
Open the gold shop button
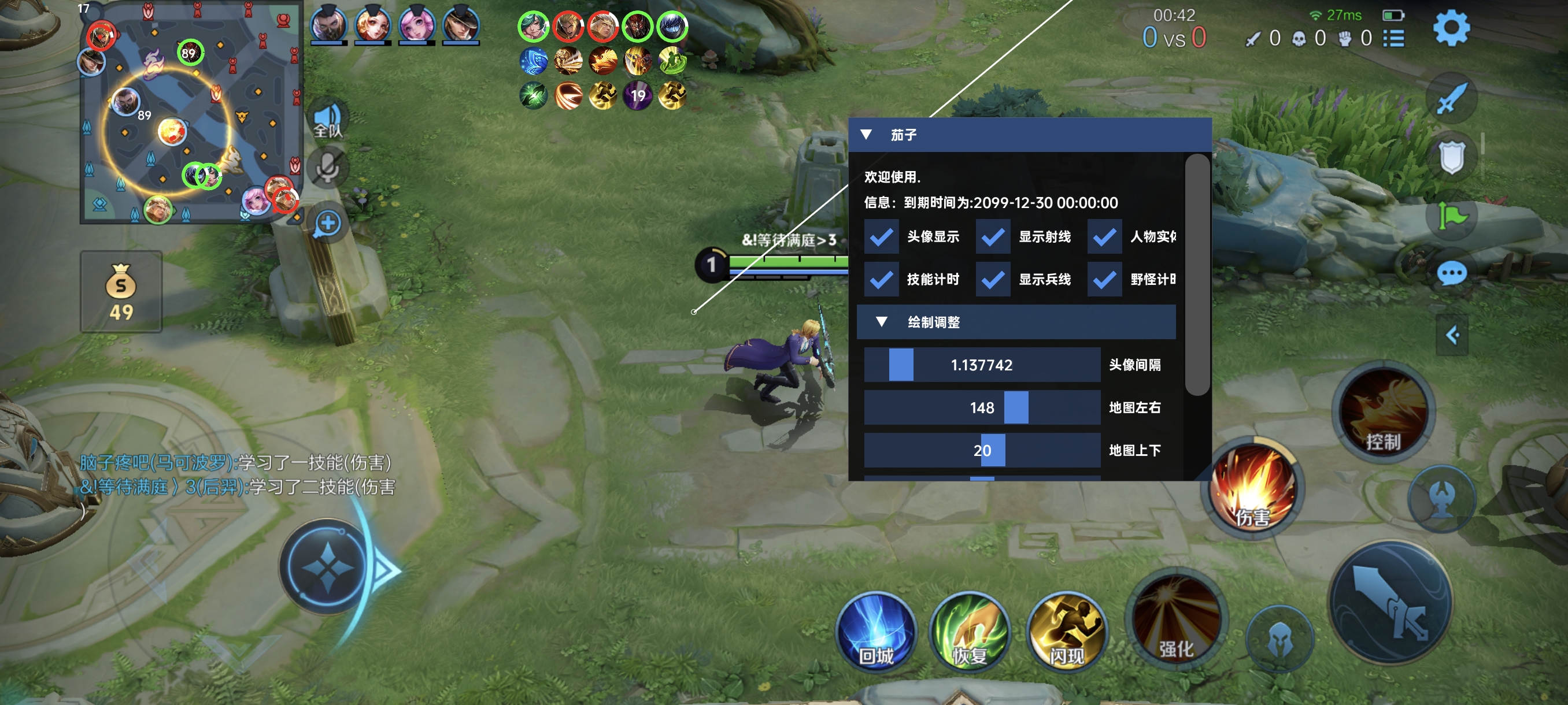121,292
